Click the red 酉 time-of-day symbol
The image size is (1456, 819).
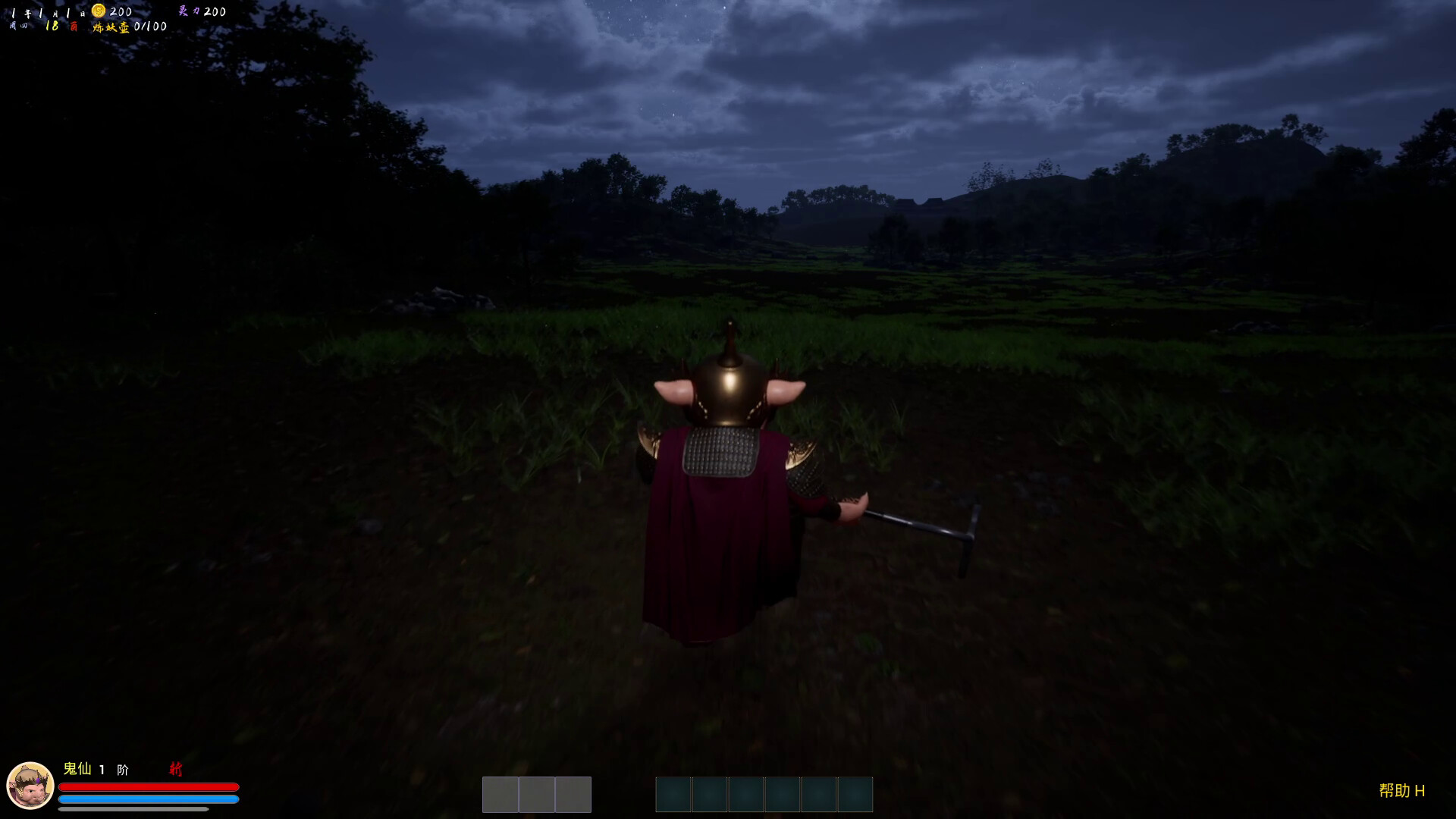[x=74, y=24]
